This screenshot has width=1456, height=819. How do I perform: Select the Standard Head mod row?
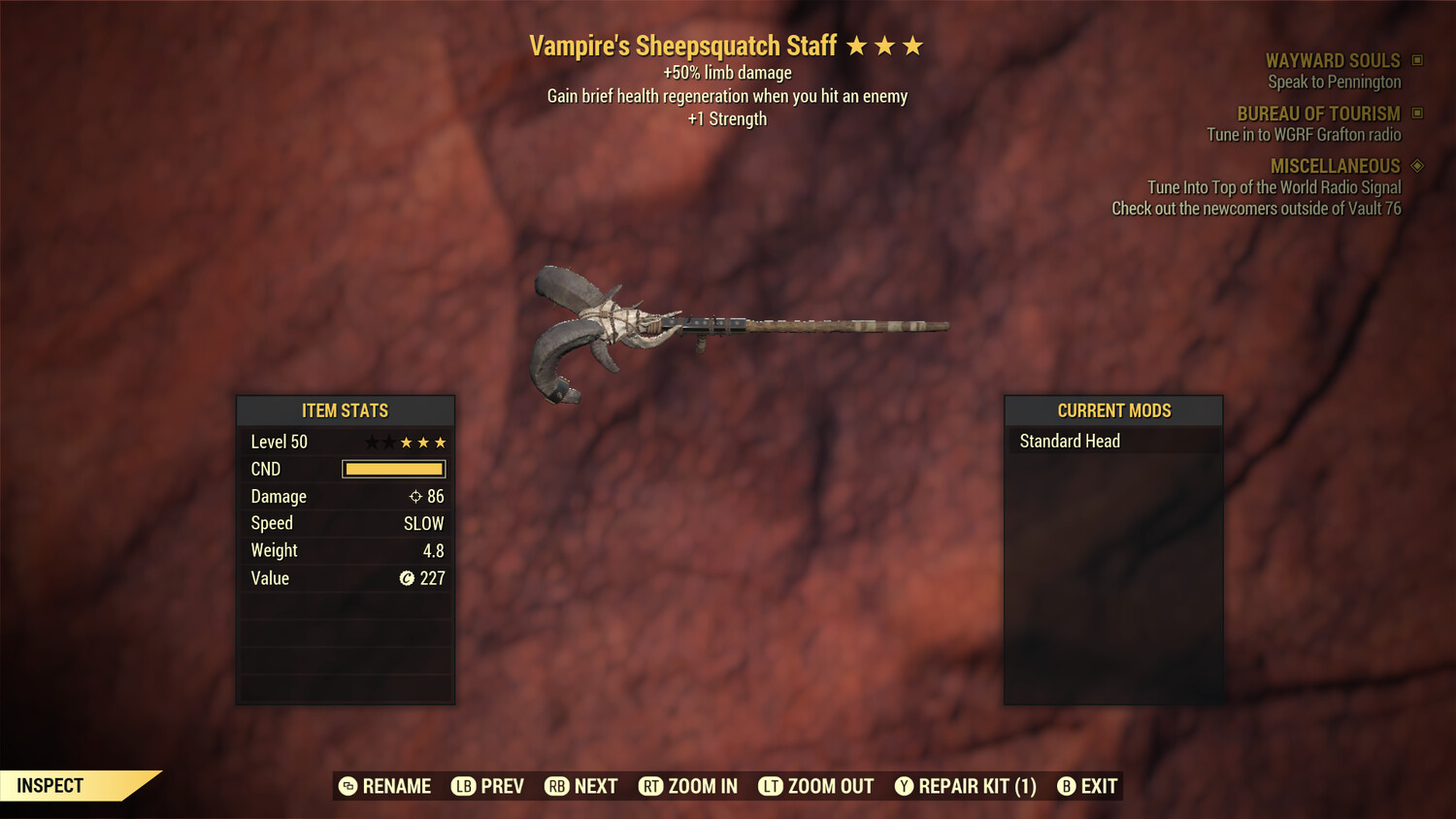click(x=1112, y=442)
